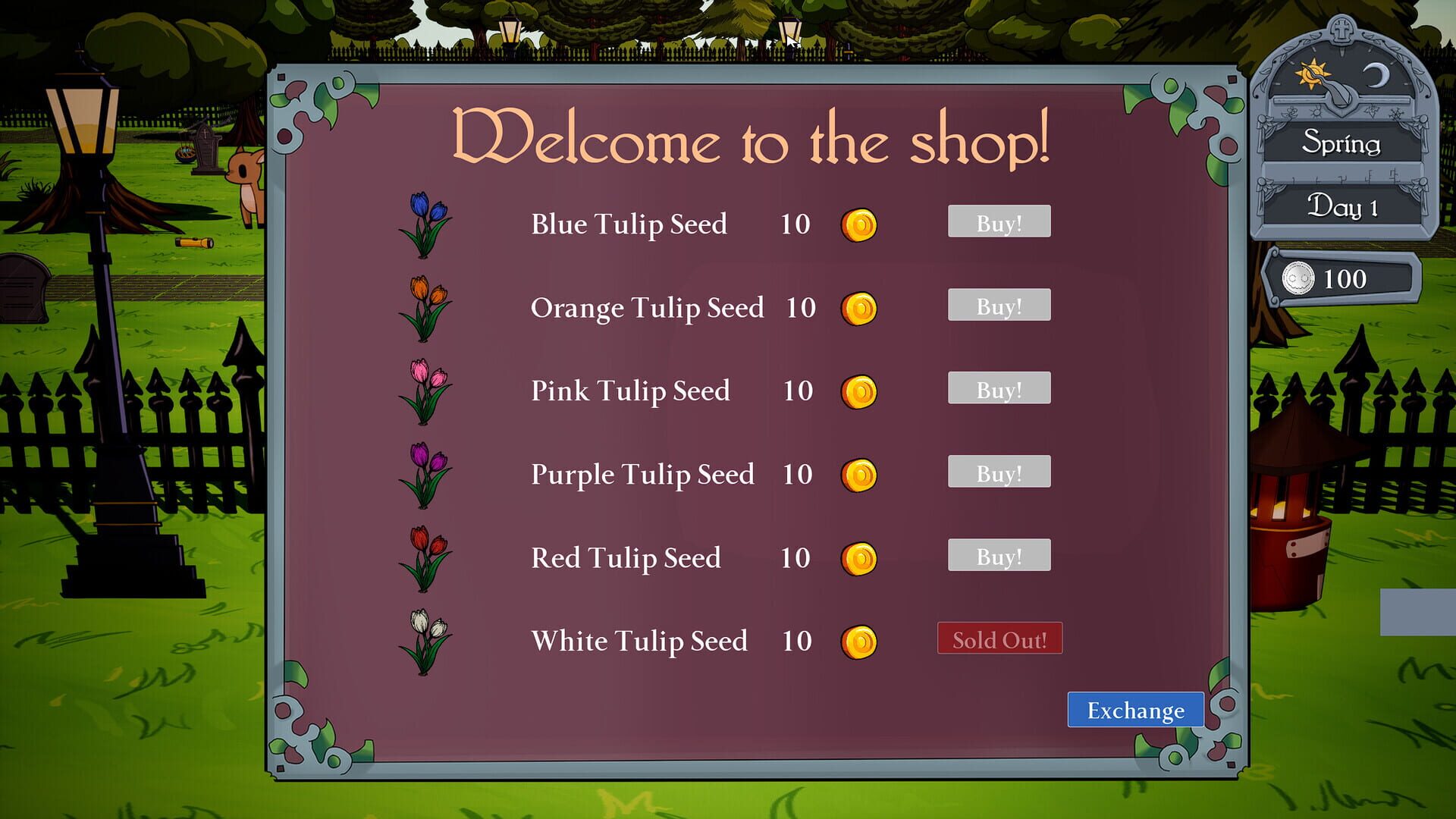The height and width of the screenshot is (819, 1456).
Task: Click the Day 1 panel
Action: [1342, 206]
